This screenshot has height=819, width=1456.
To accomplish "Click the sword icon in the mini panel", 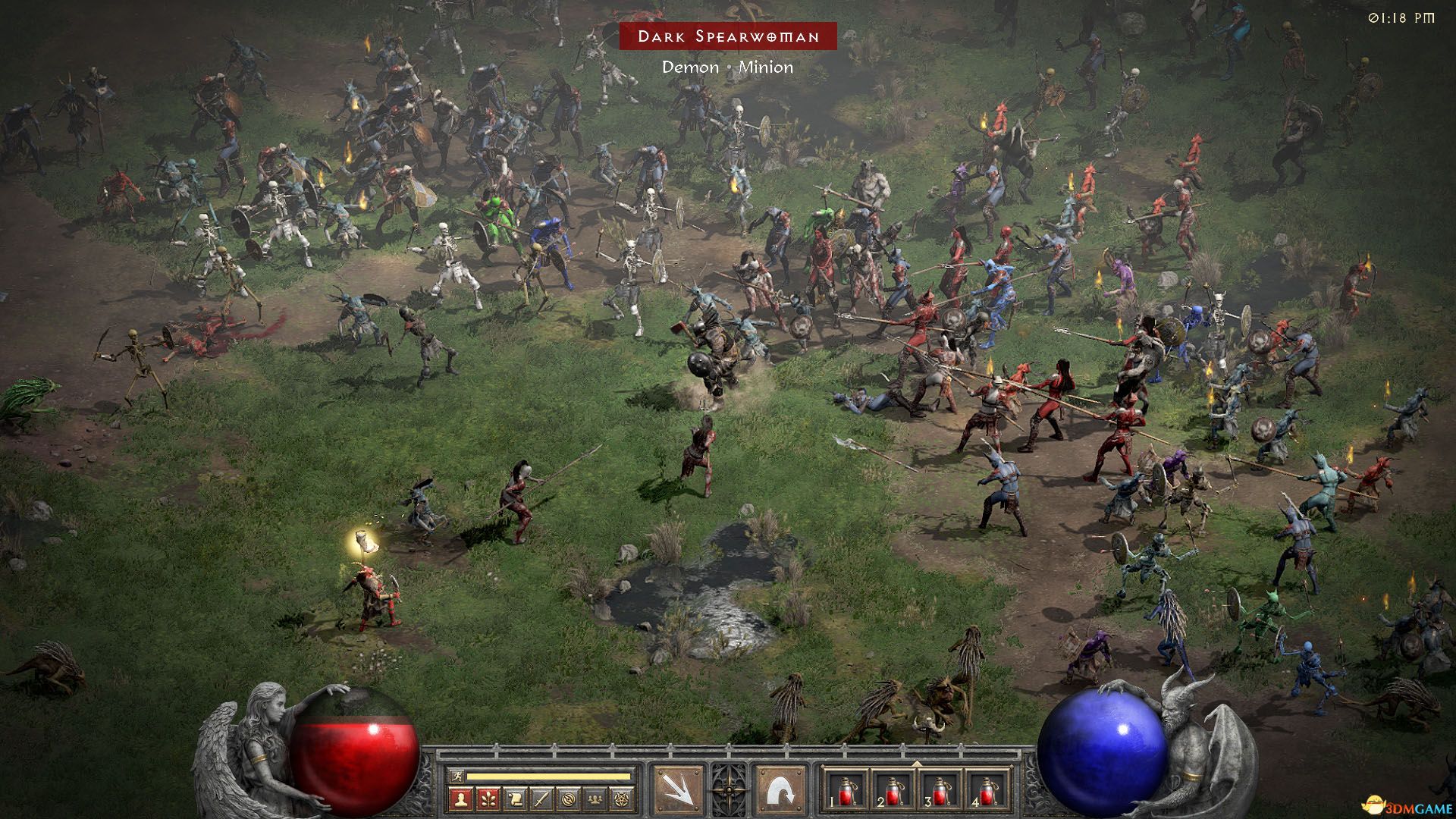I will (541, 798).
